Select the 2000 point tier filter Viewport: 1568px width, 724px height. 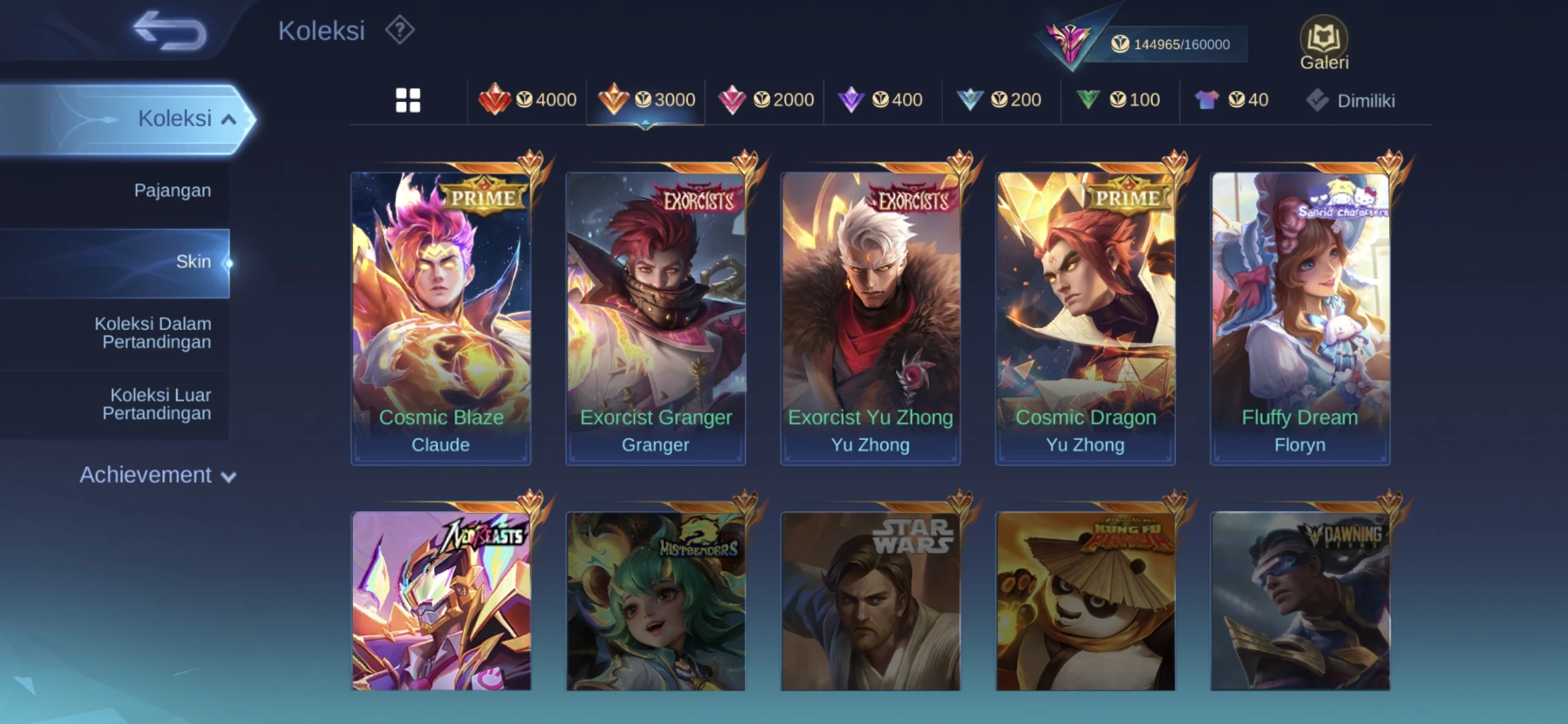tap(766, 101)
